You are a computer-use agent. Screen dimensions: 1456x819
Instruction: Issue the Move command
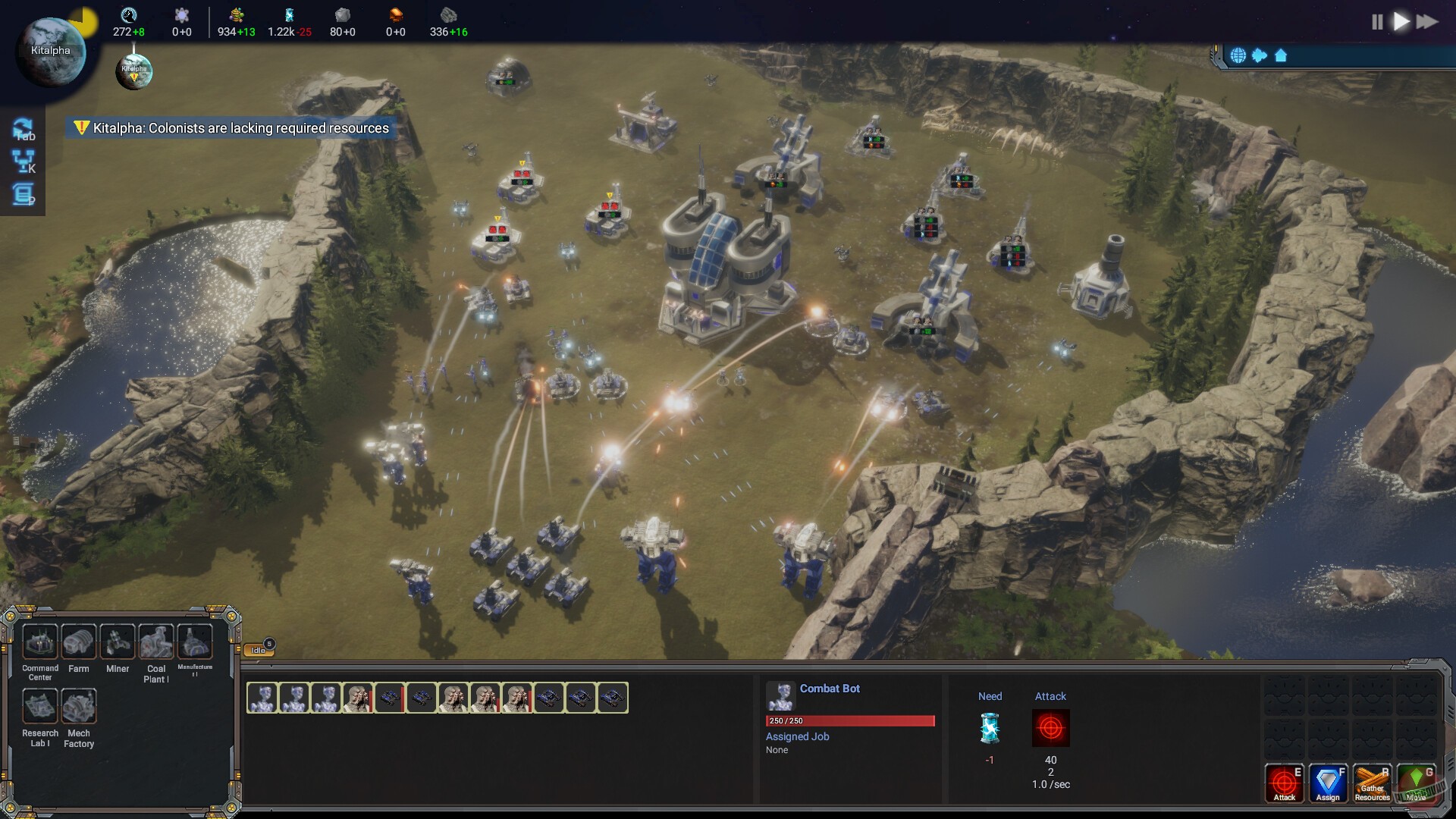click(x=1416, y=781)
